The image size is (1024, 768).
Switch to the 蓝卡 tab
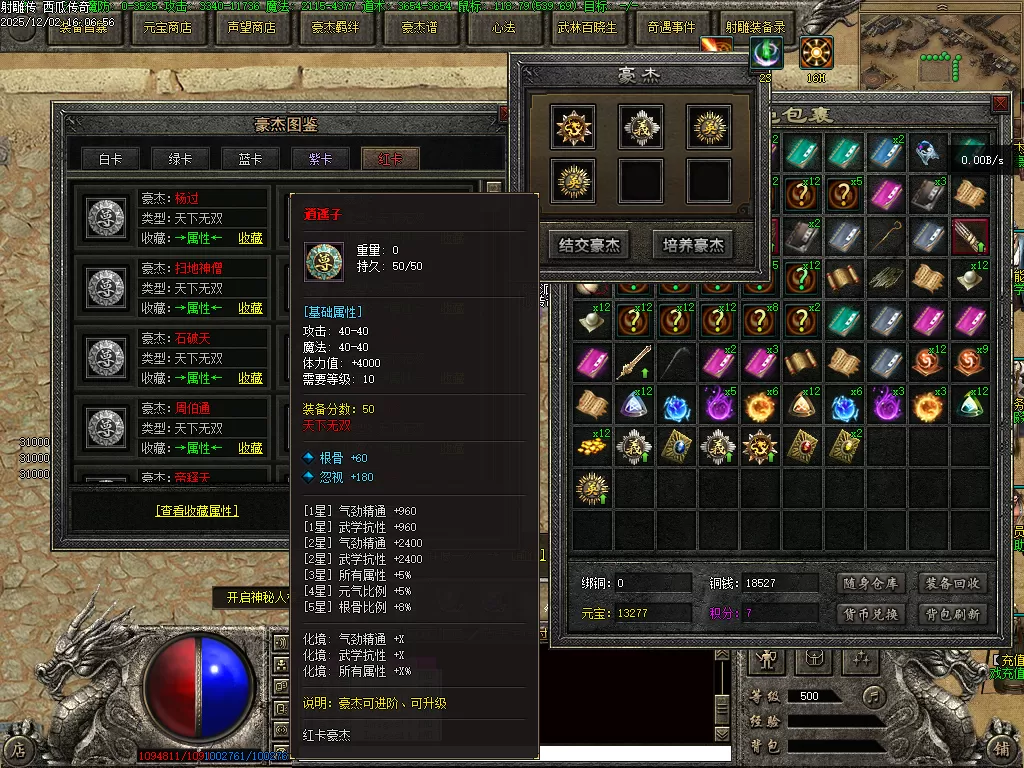tap(251, 159)
